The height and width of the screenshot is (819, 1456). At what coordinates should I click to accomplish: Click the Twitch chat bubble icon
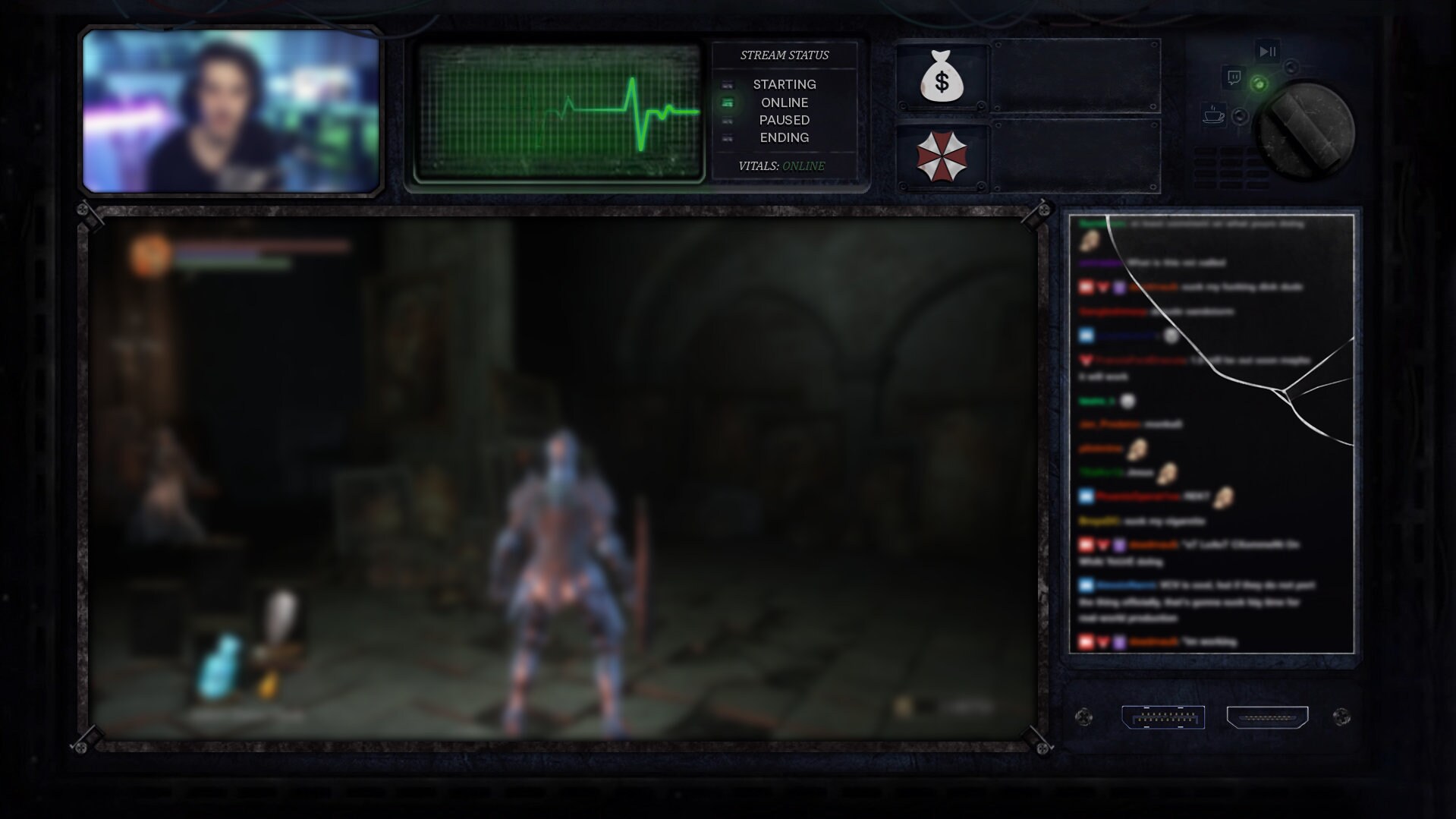click(1235, 76)
